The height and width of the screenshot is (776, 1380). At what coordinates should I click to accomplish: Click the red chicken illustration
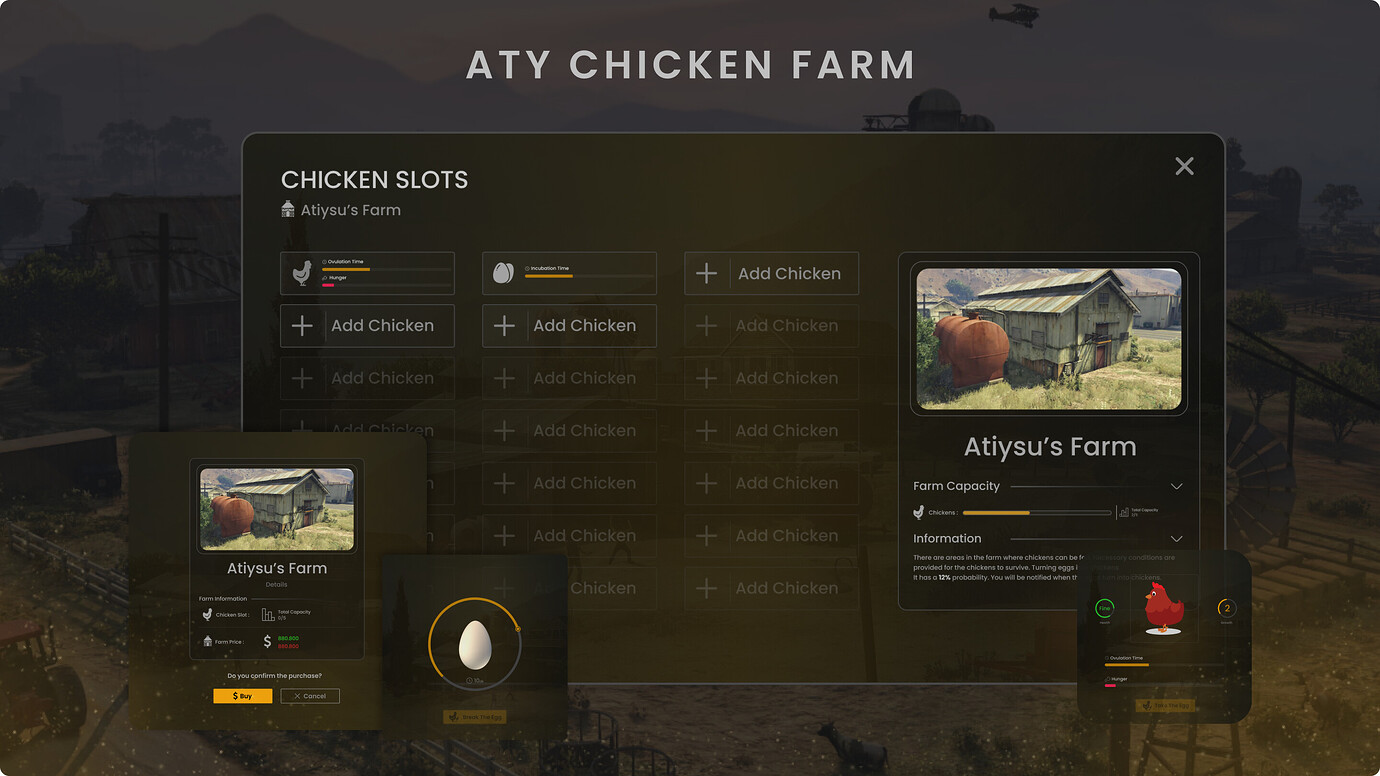[1163, 608]
